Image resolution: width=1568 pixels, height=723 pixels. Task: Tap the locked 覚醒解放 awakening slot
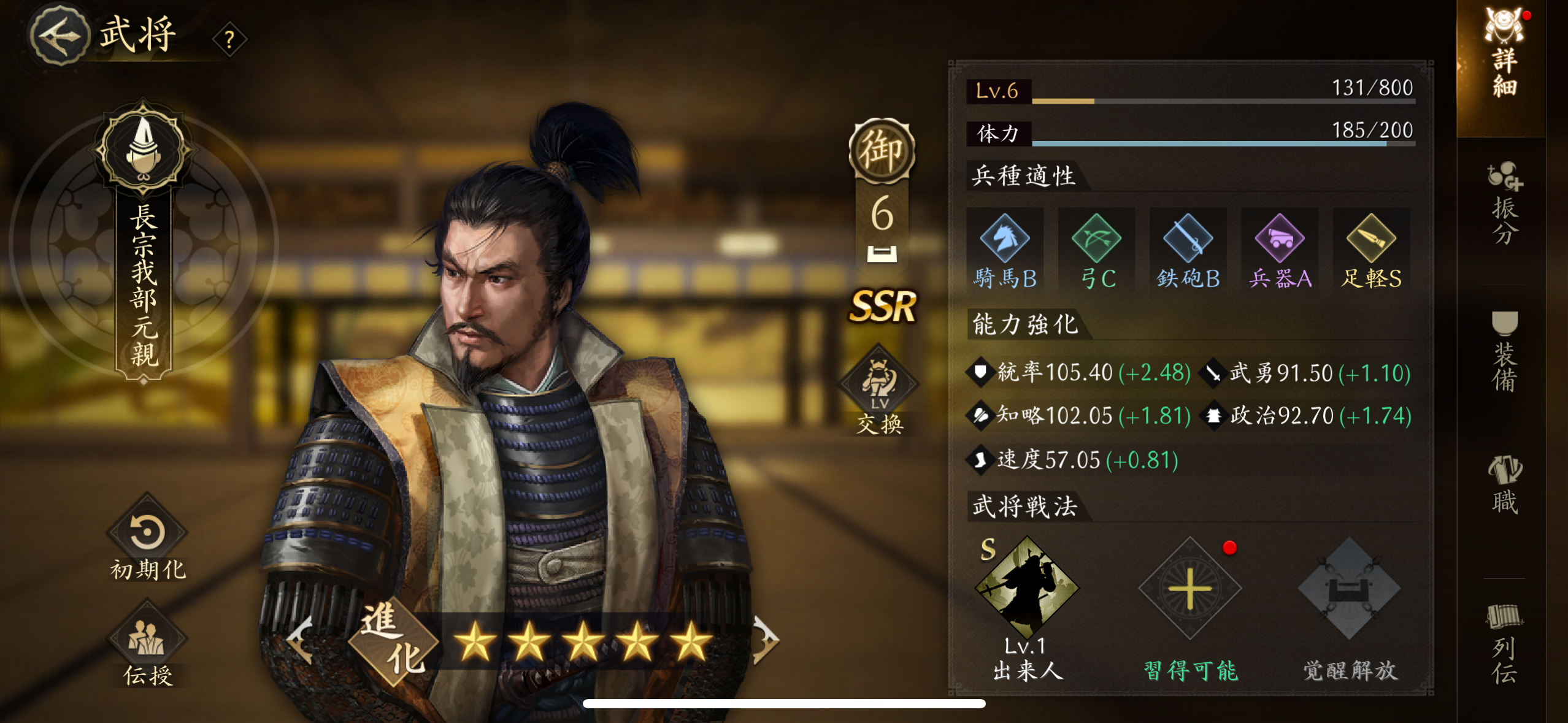click(1349, 590)
